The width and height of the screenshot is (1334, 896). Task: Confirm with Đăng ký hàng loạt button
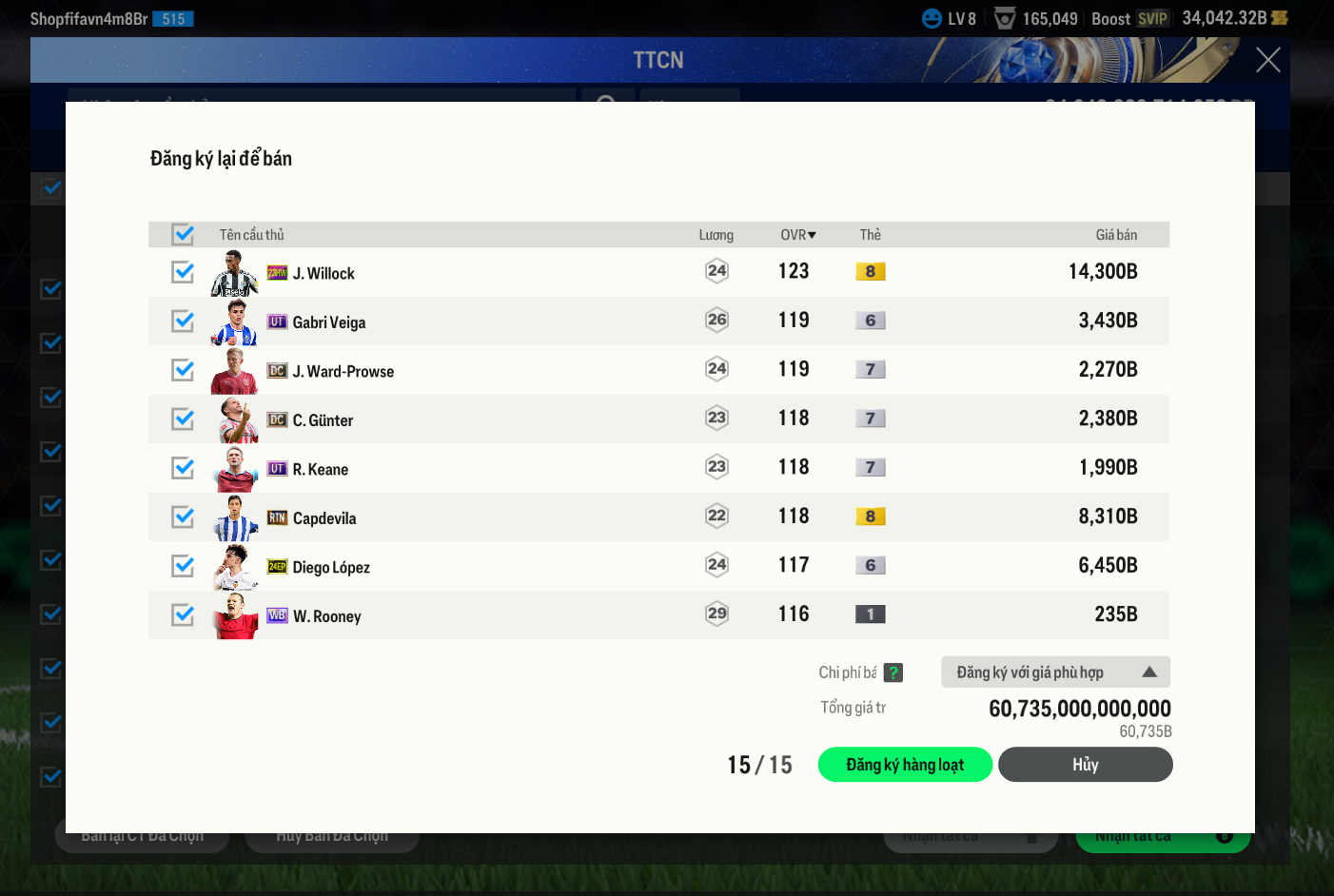click(x=905, y=765)
